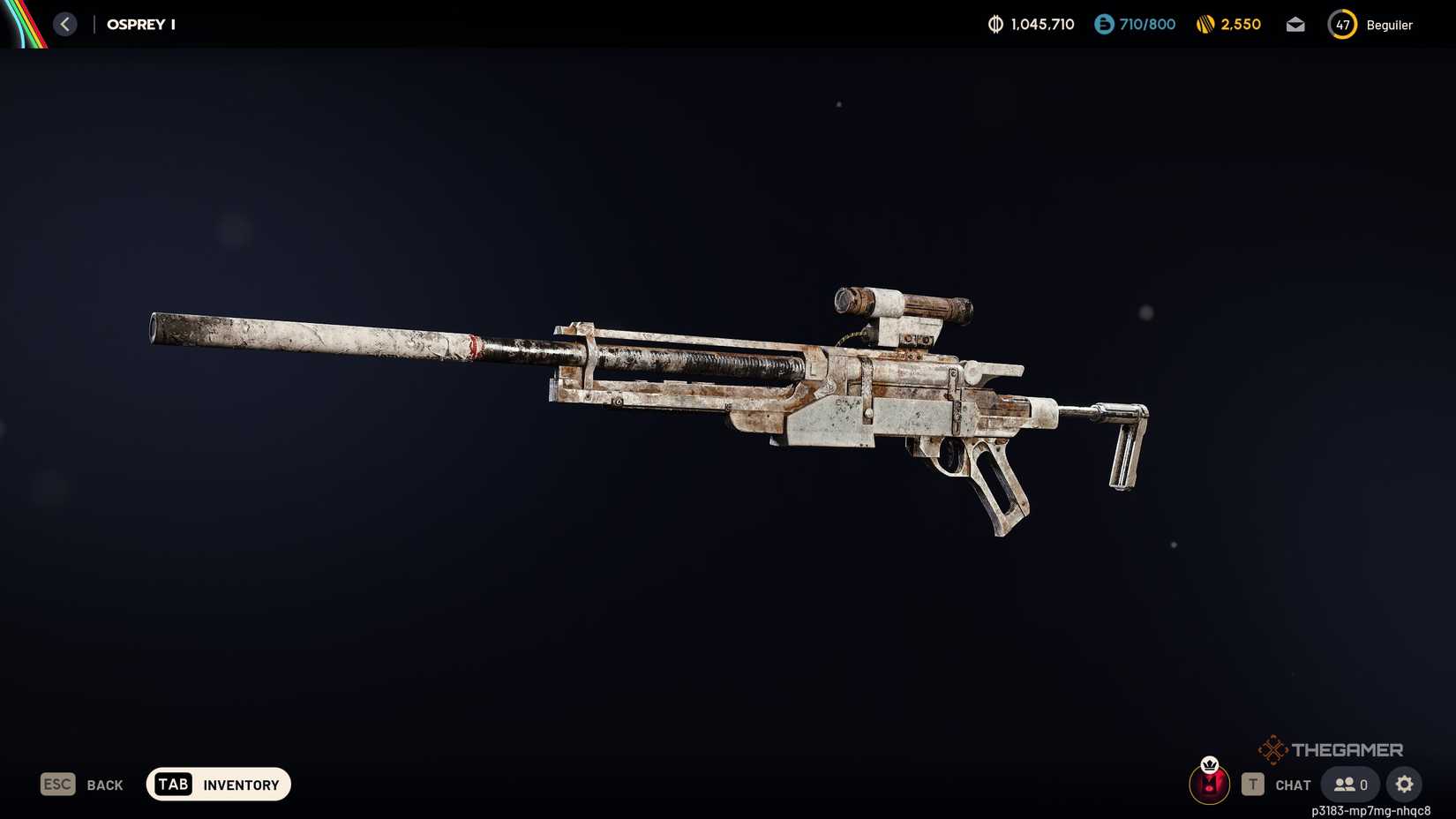This screenshot has height=819, width=1456.
Task: Click the TheGamer watermark logo
Action: [x=1333, y=749]
